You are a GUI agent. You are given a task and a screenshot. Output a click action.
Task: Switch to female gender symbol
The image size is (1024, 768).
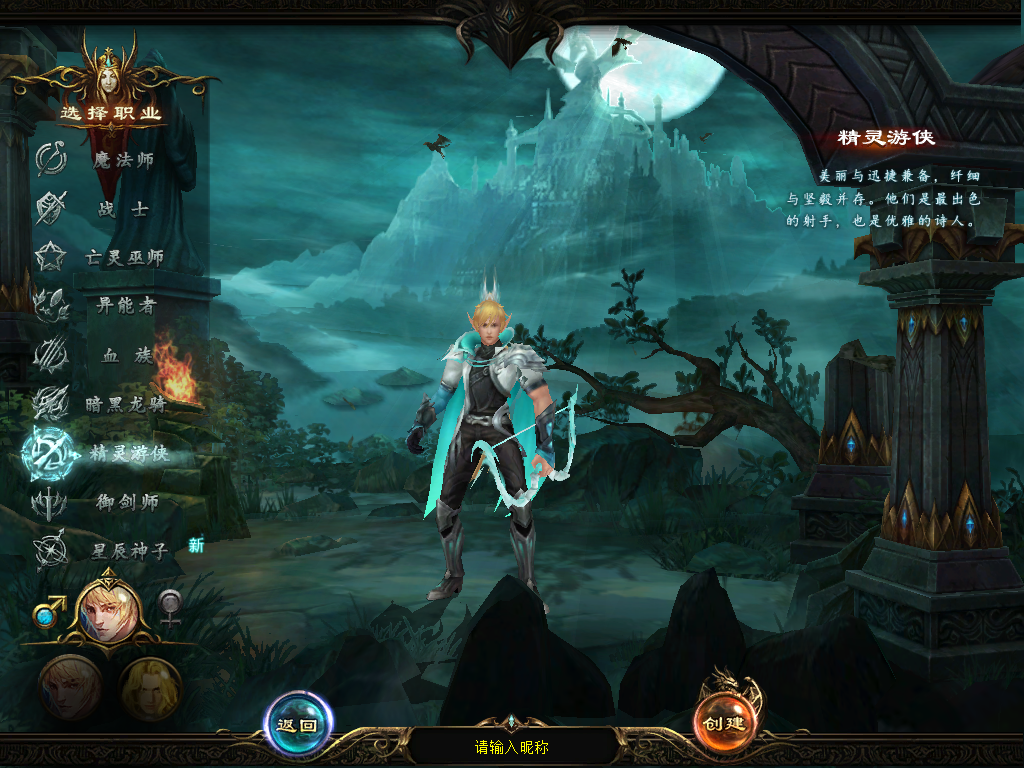coord(172,607)
